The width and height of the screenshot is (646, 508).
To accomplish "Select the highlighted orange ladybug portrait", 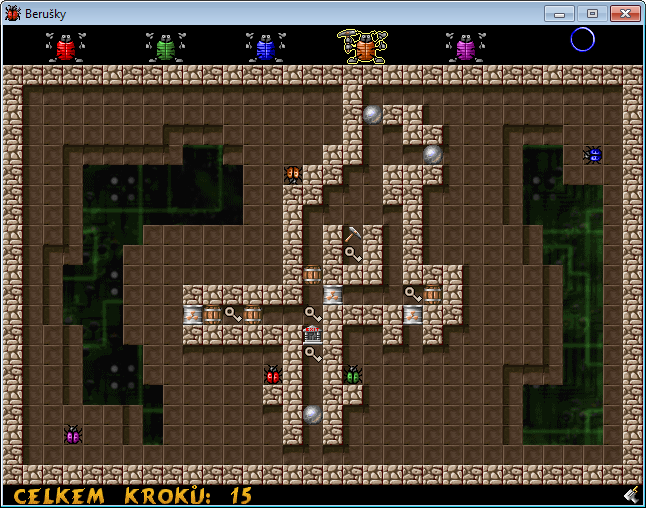I will coord(365,47).
